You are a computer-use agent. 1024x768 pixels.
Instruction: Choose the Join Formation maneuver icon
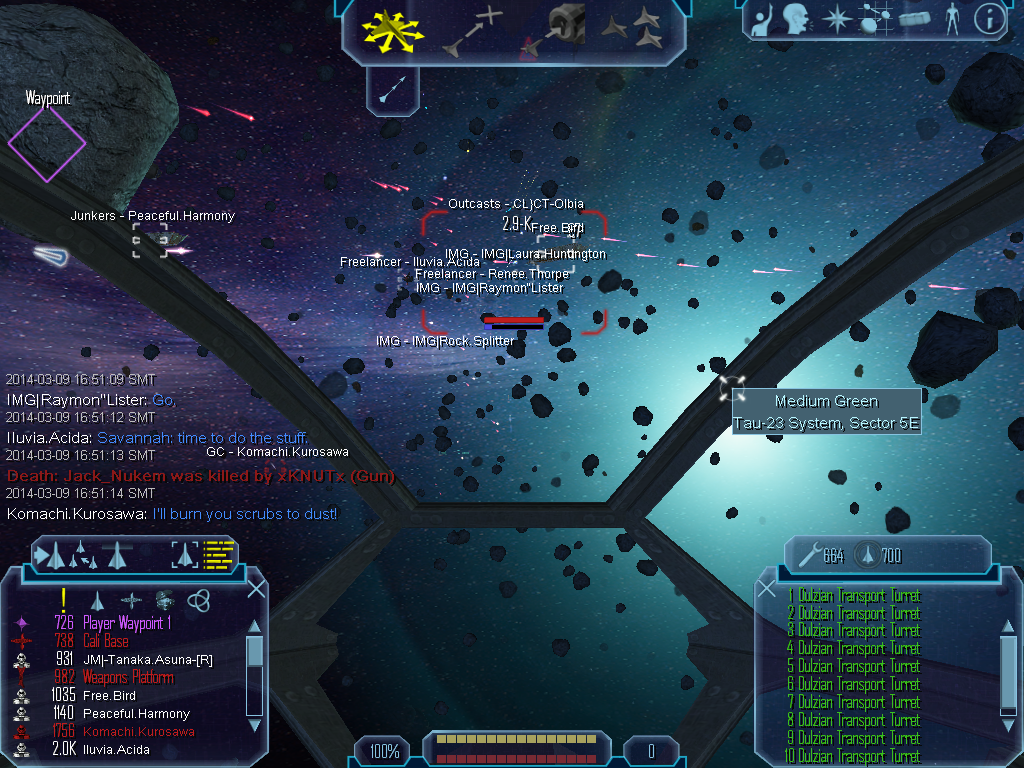634,30
